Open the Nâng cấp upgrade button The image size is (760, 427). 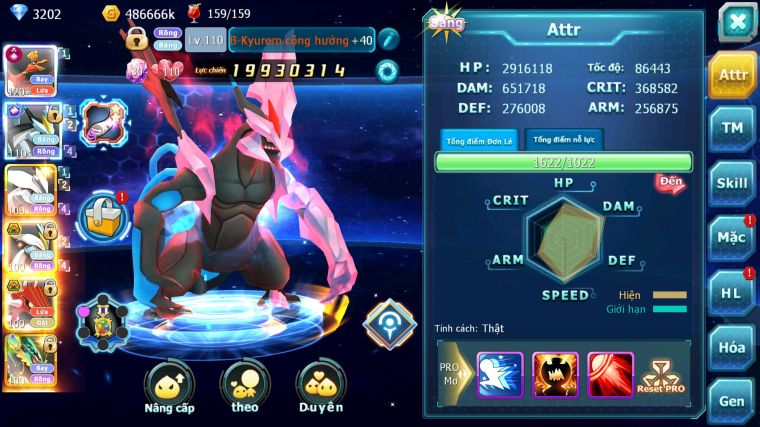168,389
